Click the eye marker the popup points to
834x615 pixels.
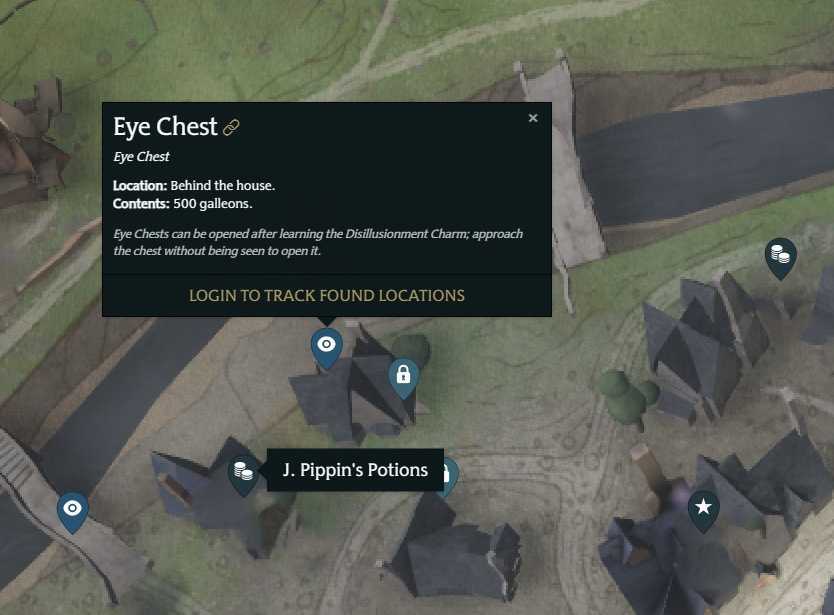click(326, 345)
